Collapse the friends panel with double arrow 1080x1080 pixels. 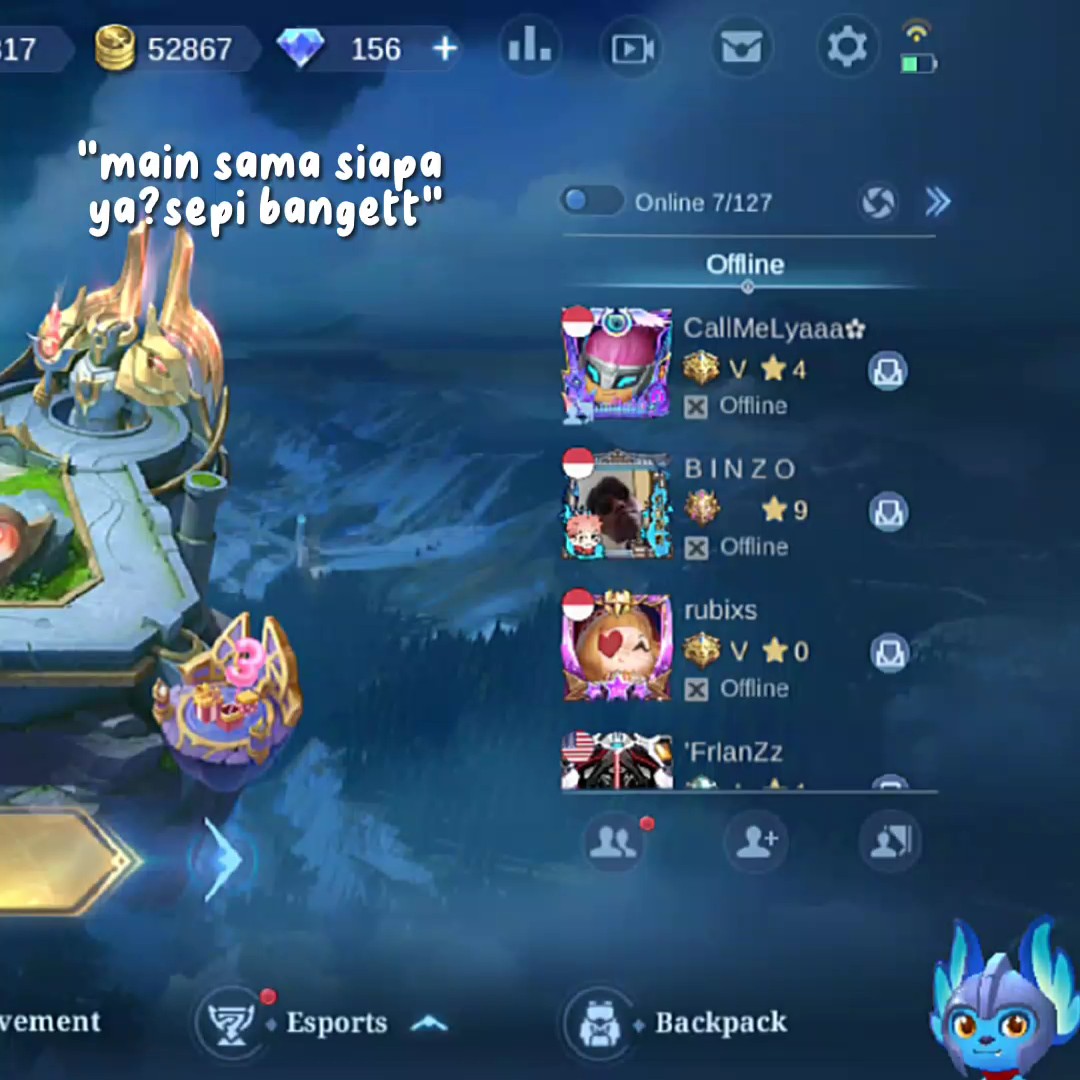937,203
